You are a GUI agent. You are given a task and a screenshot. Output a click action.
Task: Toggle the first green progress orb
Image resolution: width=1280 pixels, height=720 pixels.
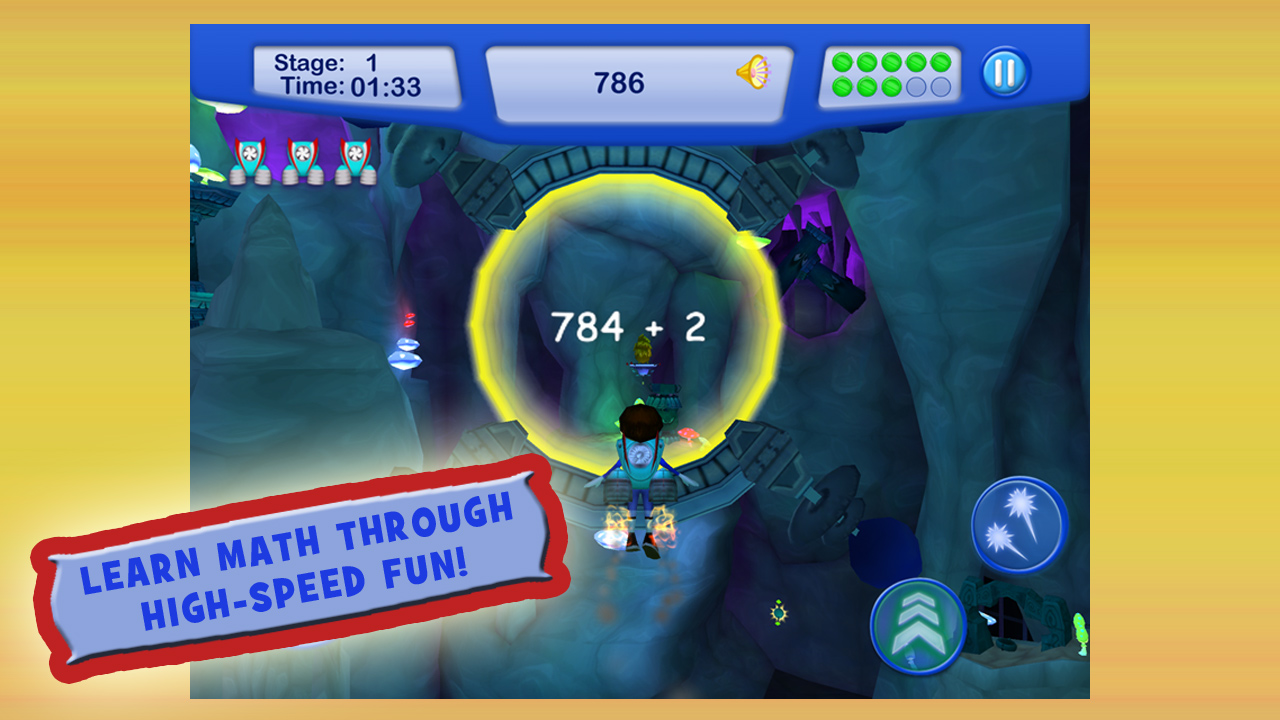(x=840, y=61)
